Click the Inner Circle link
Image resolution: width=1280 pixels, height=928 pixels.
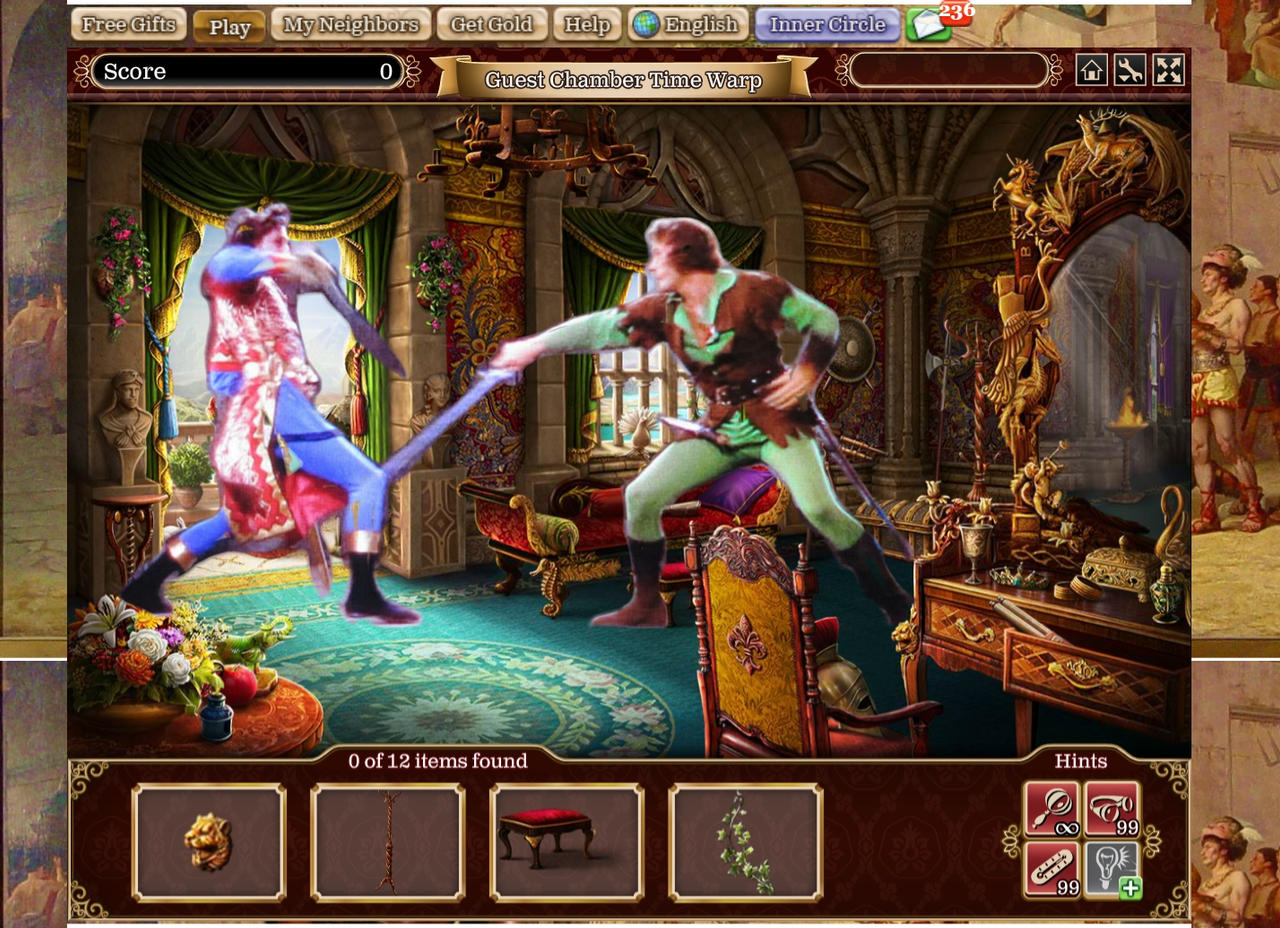click(827, 24)
